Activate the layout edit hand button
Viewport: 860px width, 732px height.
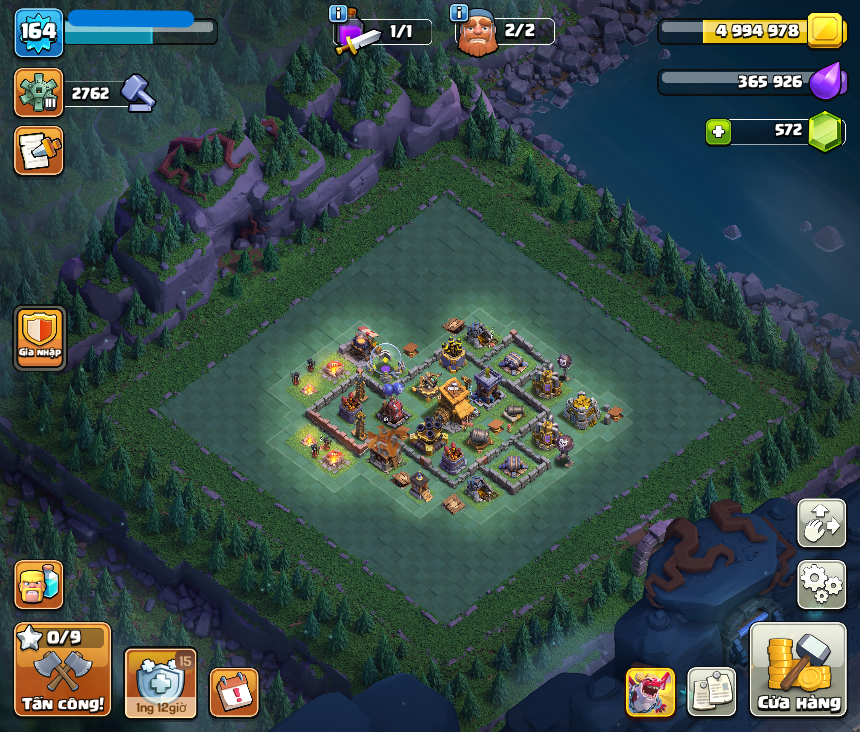821,523
